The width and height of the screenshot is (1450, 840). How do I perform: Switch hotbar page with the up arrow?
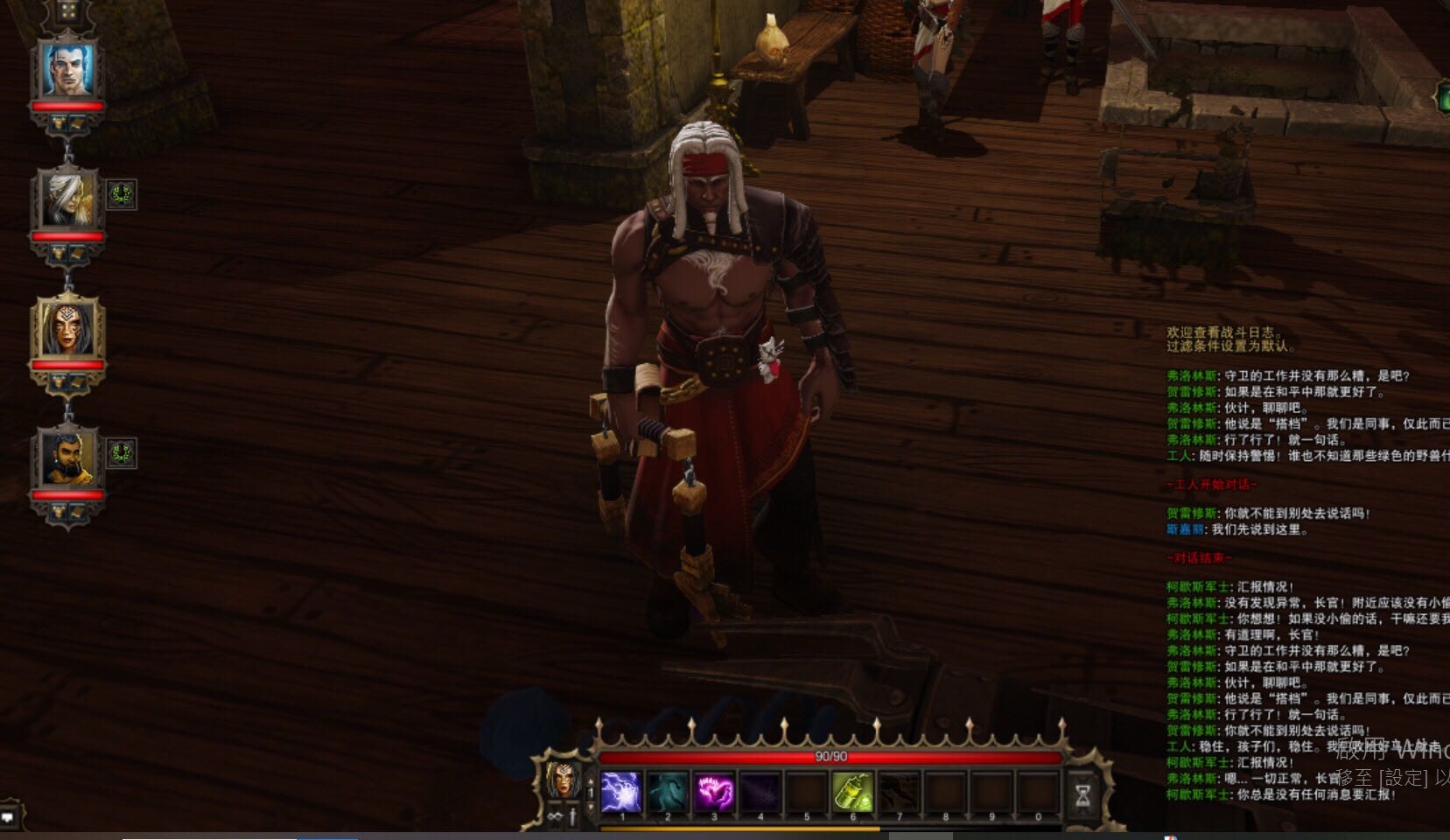(x=591, y=780)
